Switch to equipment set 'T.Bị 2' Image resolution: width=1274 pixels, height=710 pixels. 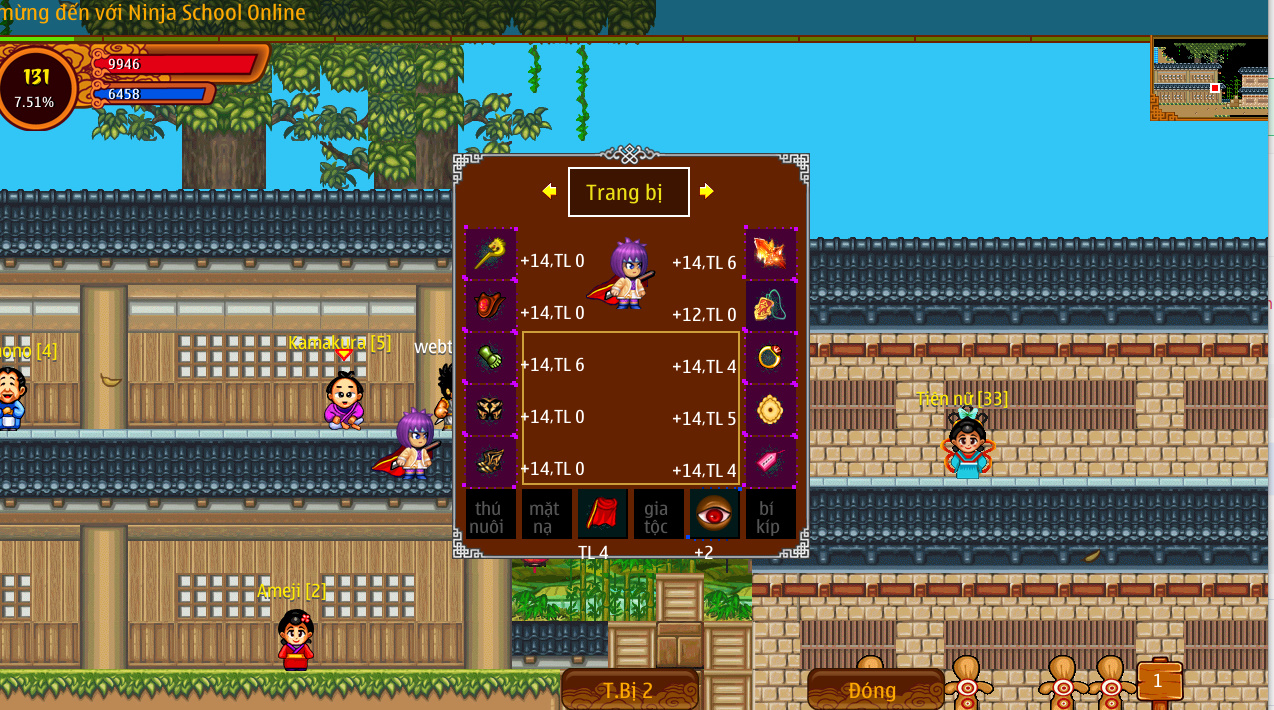coord(629,689)
